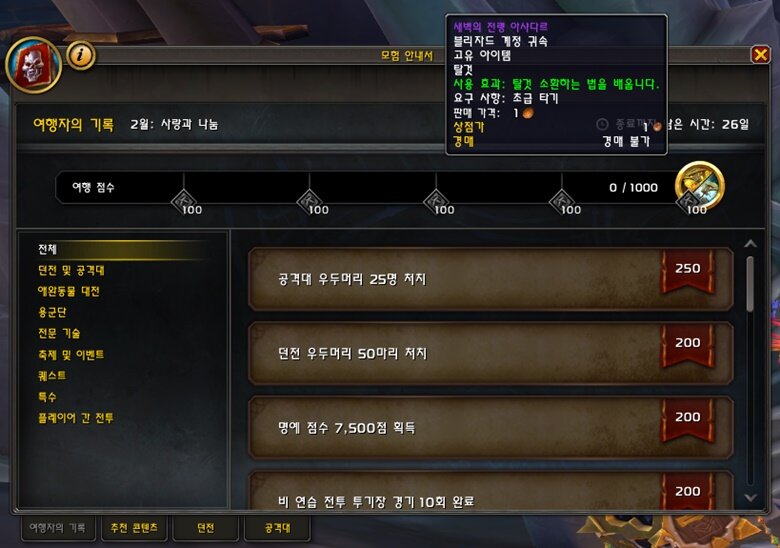Image resolution: width=780 pixels, height=548 pixels.
Task: Open the round info button
Action: point(82,55)
